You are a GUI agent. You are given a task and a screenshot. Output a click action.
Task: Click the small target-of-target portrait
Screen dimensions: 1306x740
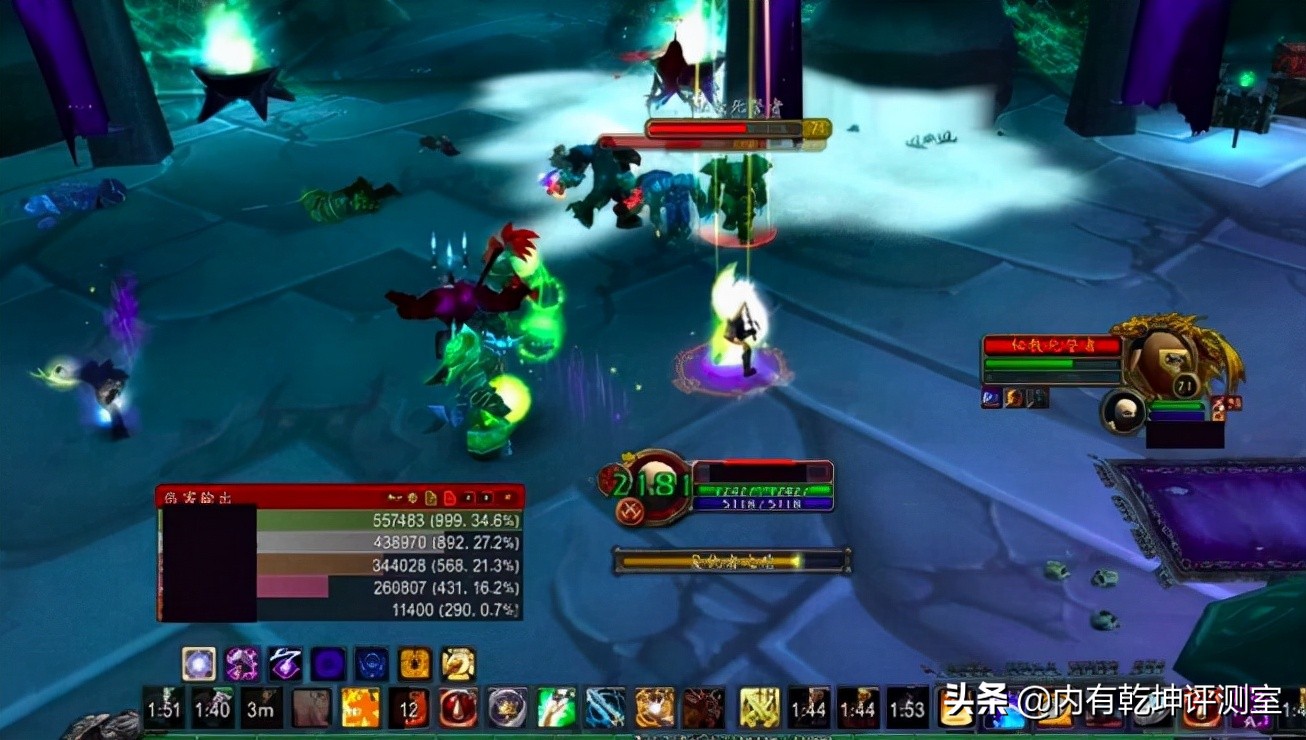(1124, 410)
